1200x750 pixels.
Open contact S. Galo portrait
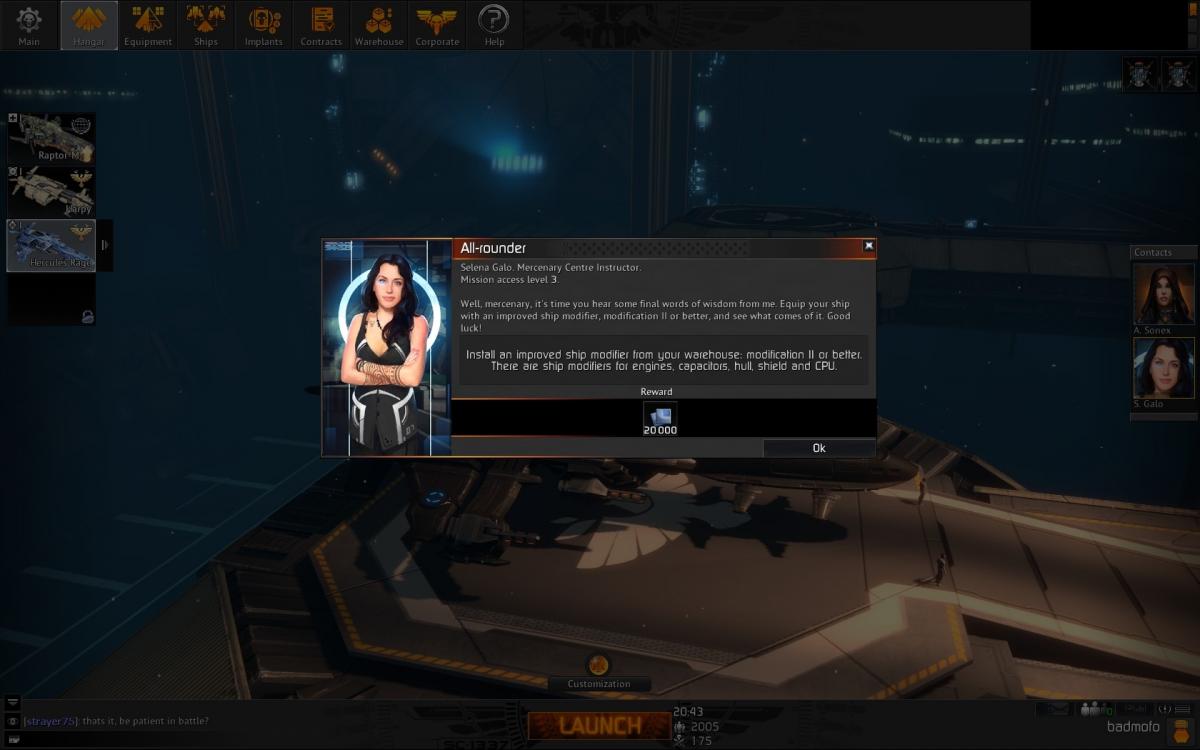[1164, 368]
